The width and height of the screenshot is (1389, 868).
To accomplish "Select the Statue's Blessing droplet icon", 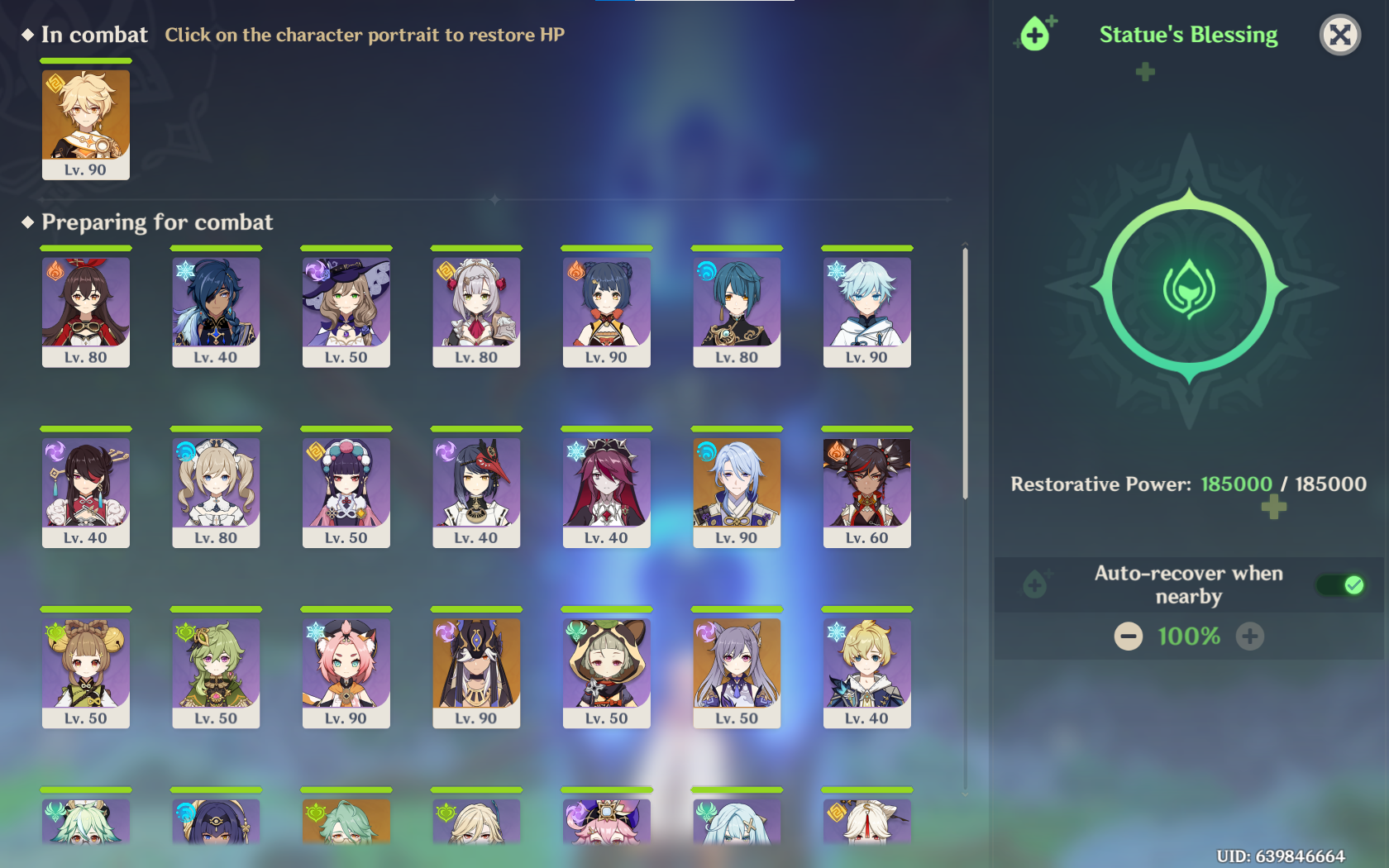I will (x=1033, y=35).
